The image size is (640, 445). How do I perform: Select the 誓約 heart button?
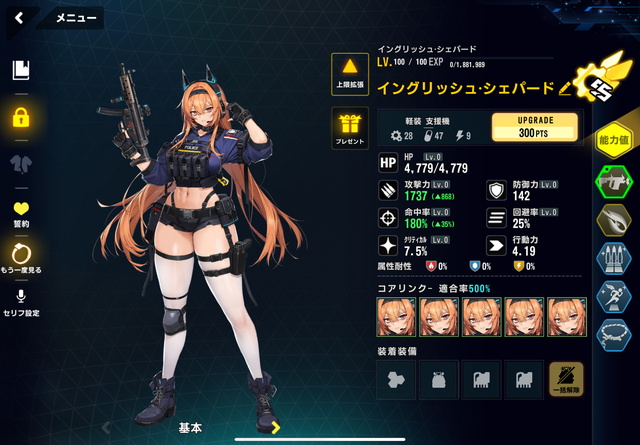(21, 212)
